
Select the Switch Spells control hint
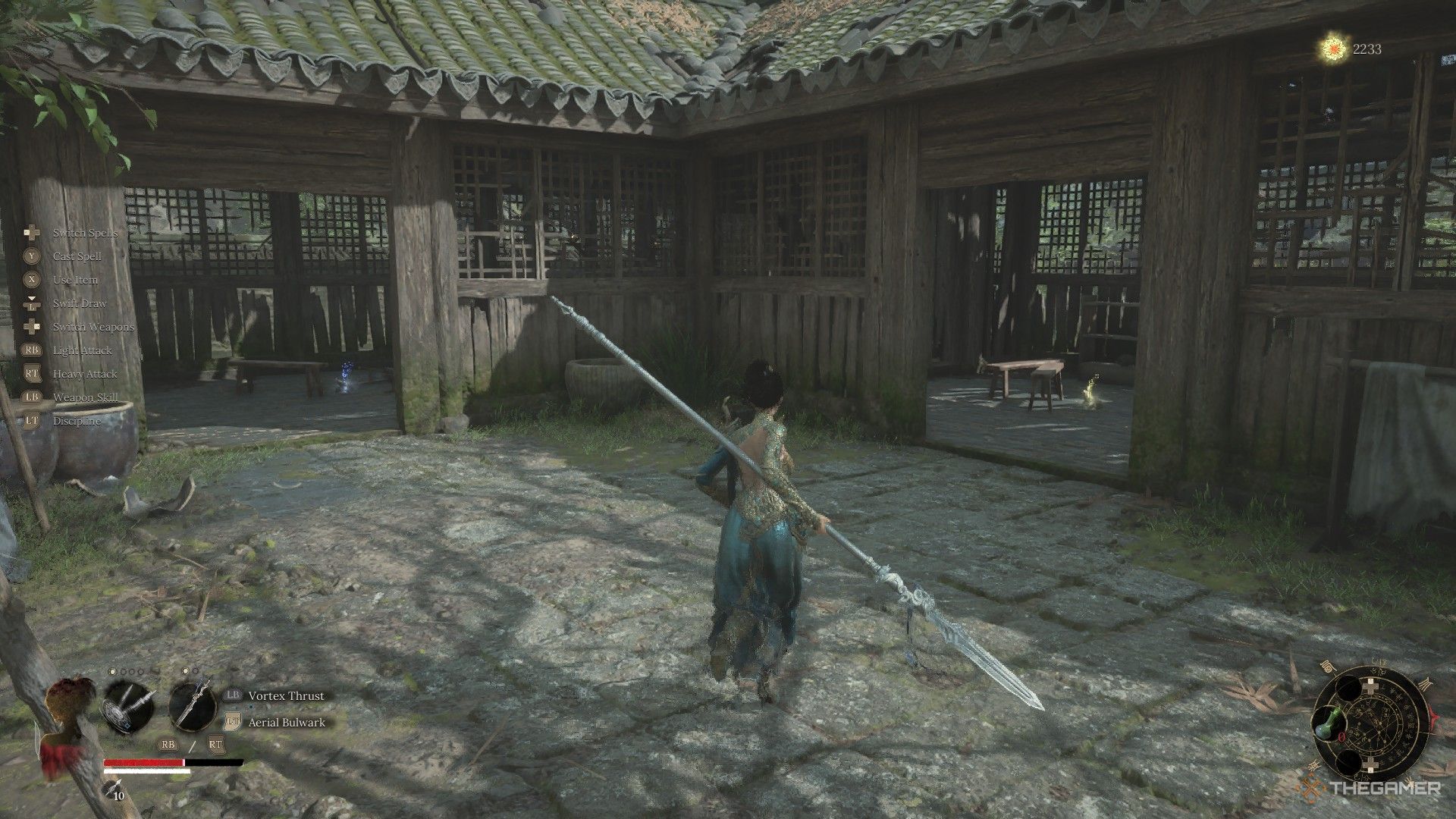85,233
